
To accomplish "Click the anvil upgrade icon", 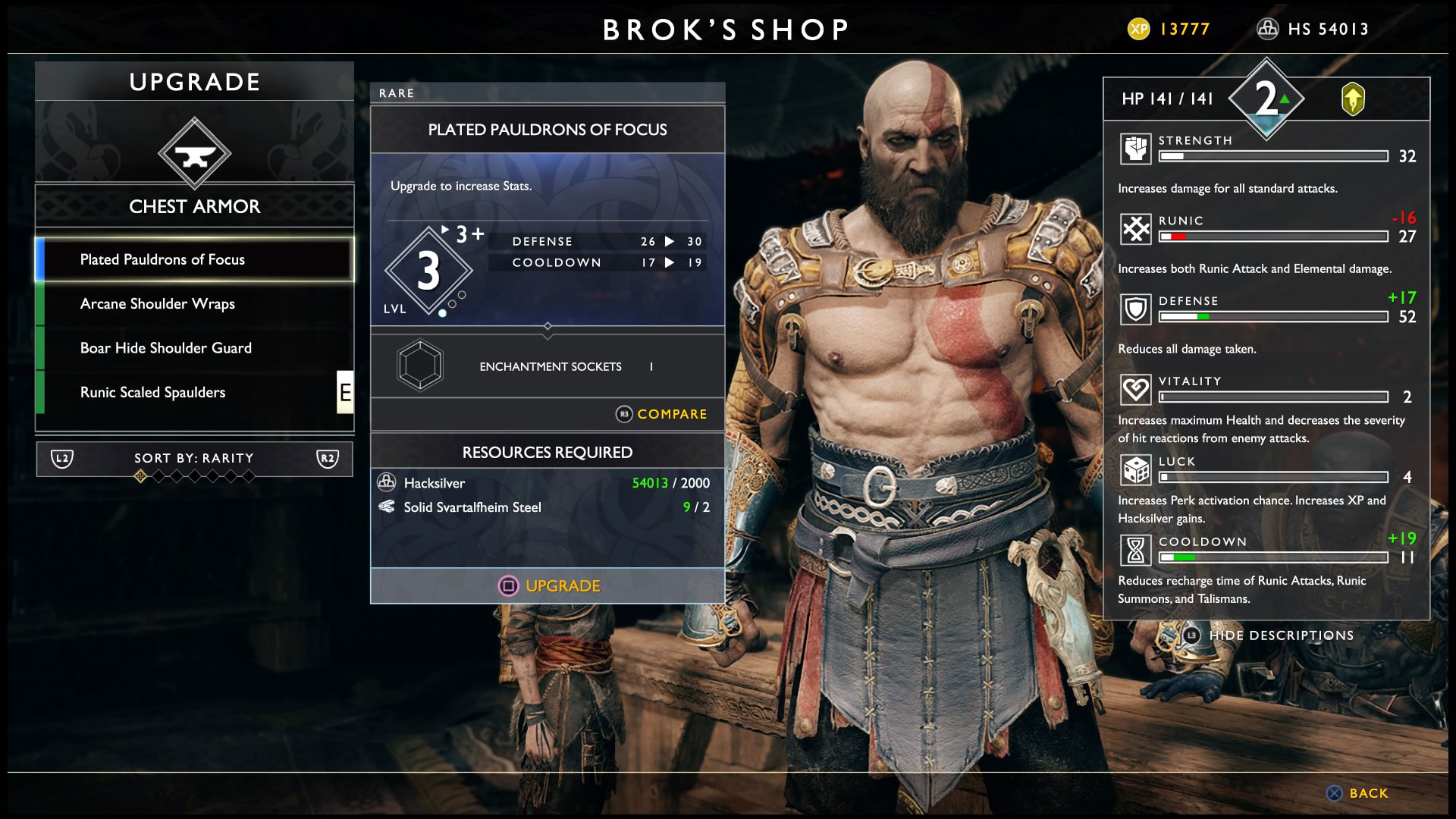I will coord(195,154).
